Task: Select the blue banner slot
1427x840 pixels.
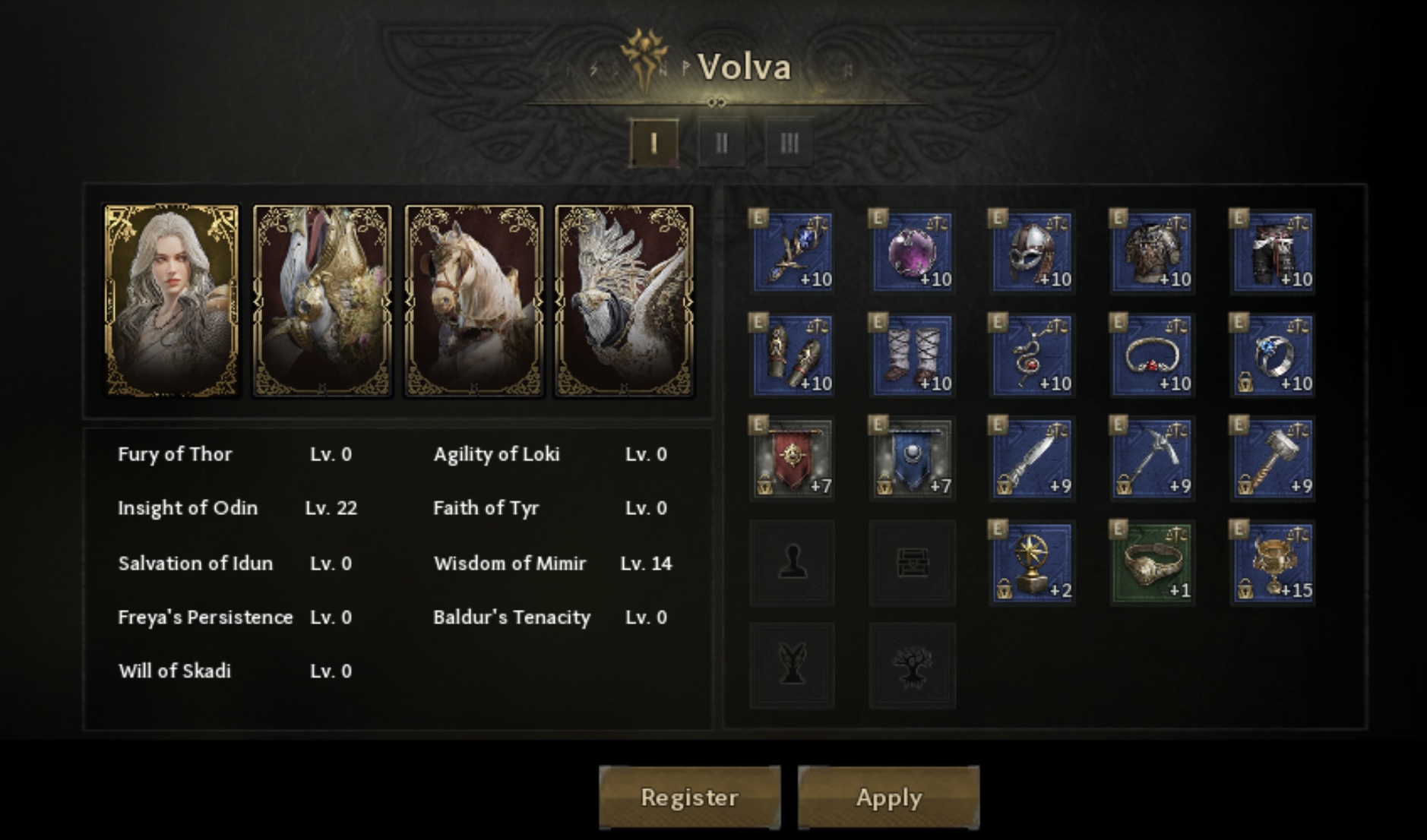Action: click(x=912, y=459)
